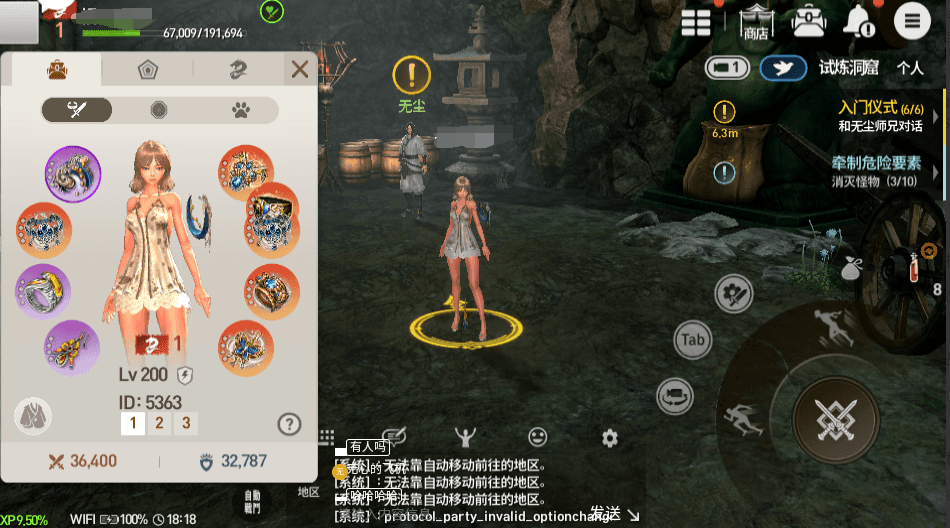Toggle the 自動戰鬥 auto battle button
This screenshot has height=528, width=950.
(x=252, y=501)
